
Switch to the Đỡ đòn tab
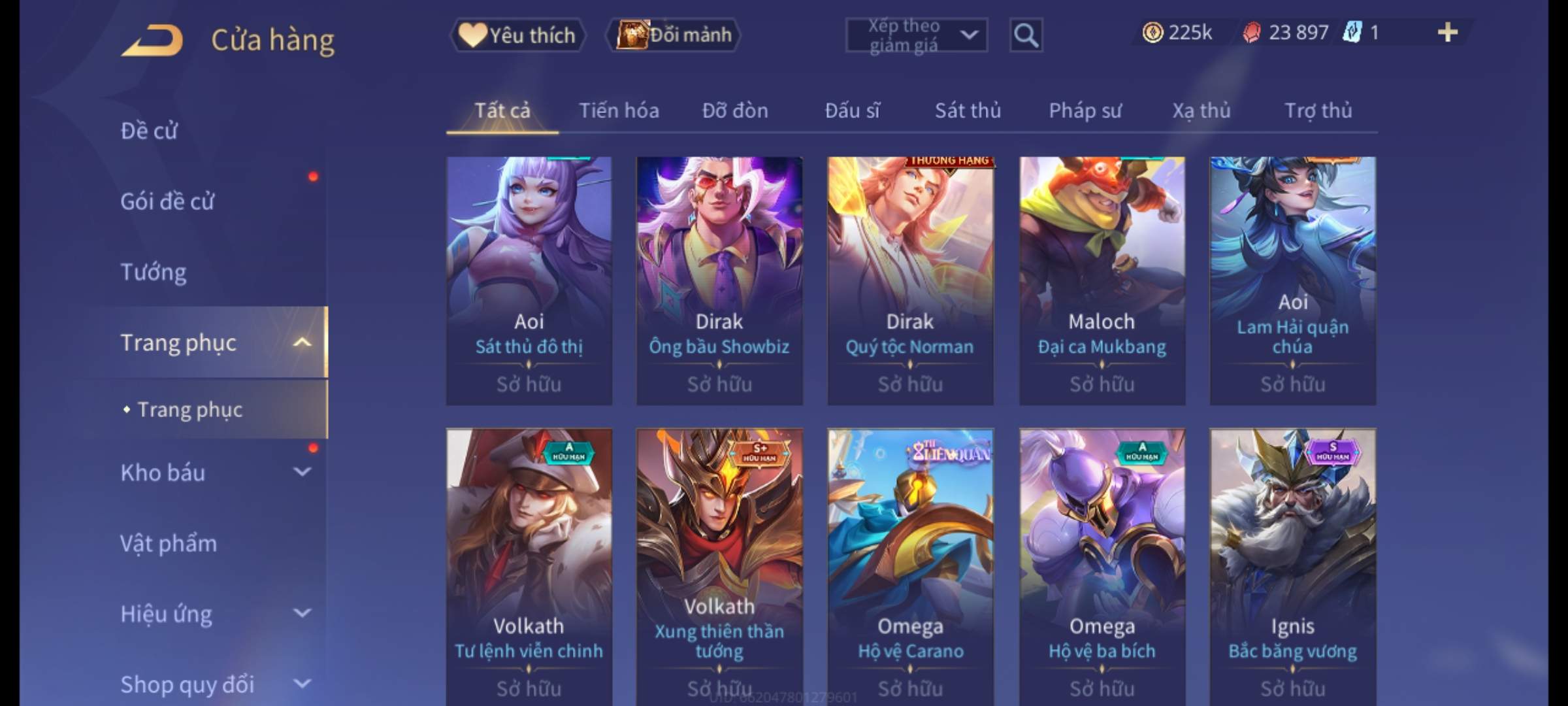(735, 110)
